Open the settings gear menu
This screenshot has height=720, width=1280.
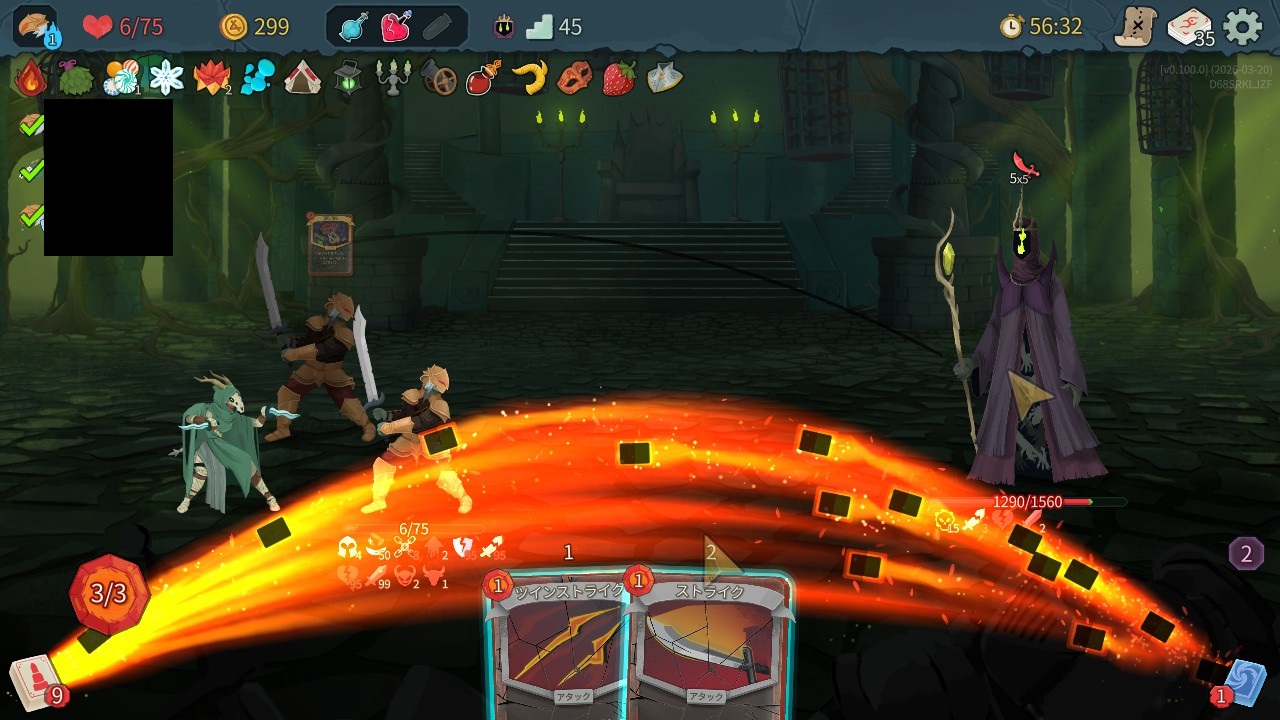click(x=1243, y=27)
